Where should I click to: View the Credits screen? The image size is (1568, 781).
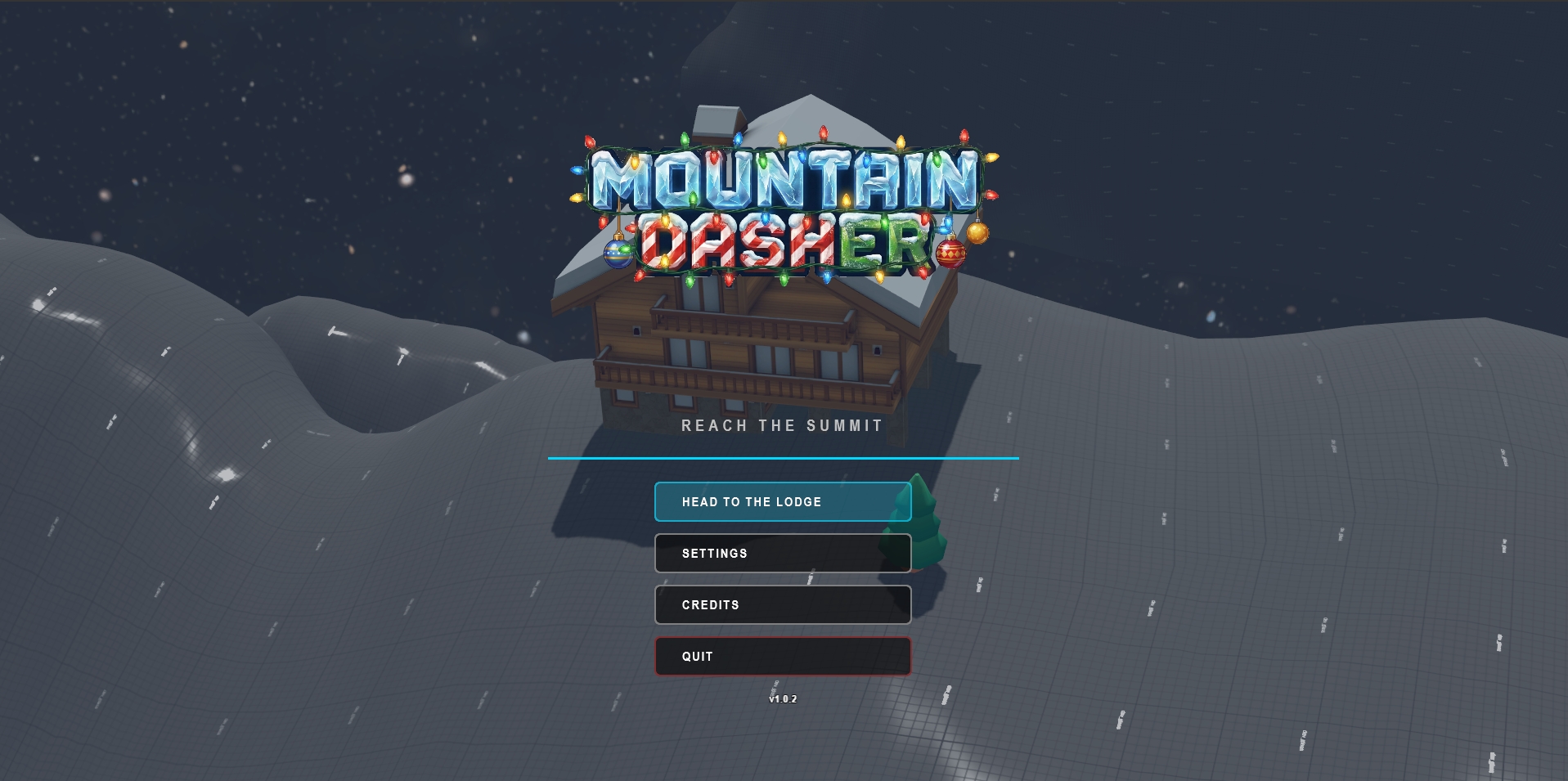coord(782,604)
